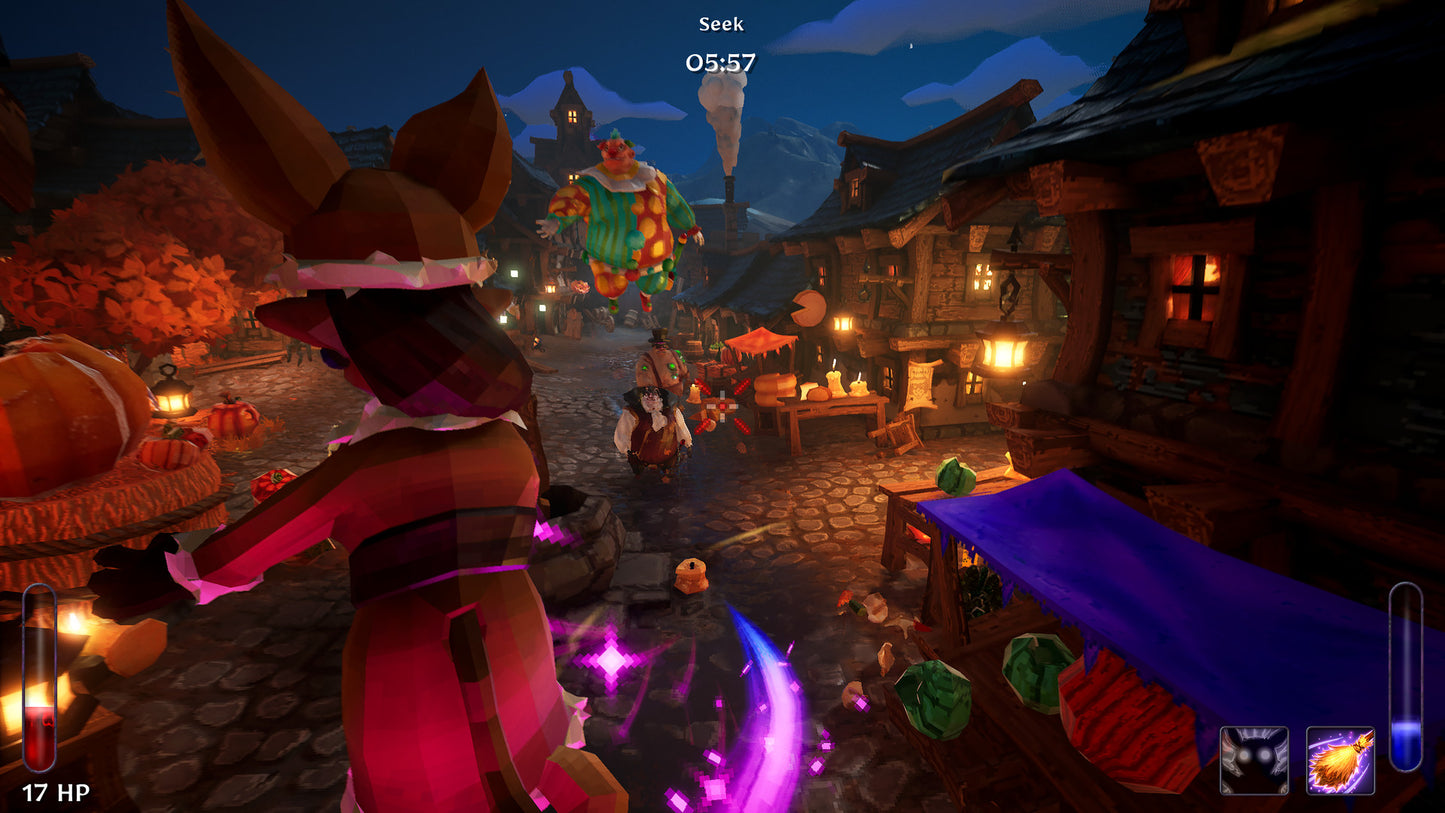Screen dimensions: 1445x813
Task: Click the Seek mode label
Action: [x=722, y=23]
